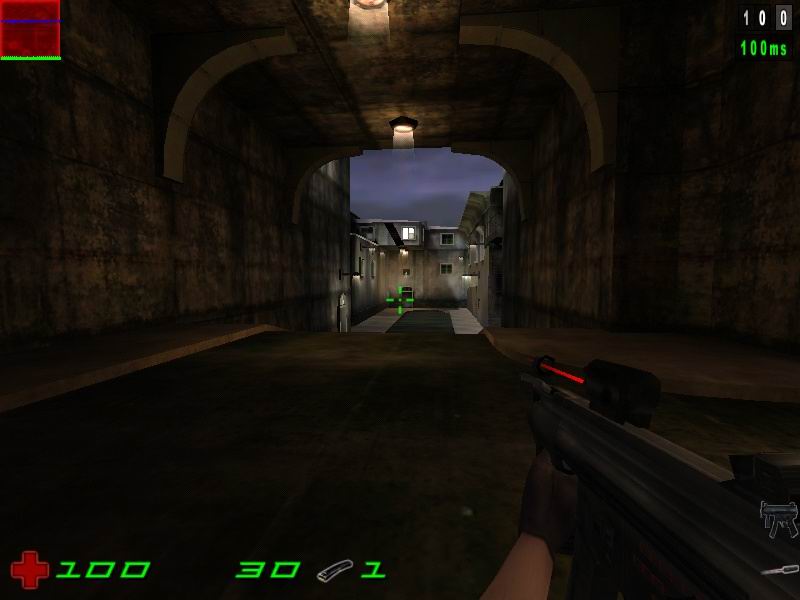Image resolution: width=800 pixels, height=600 pixels.
Task: Select the submachine gun weapon icon
Action: tap(778, 518)
